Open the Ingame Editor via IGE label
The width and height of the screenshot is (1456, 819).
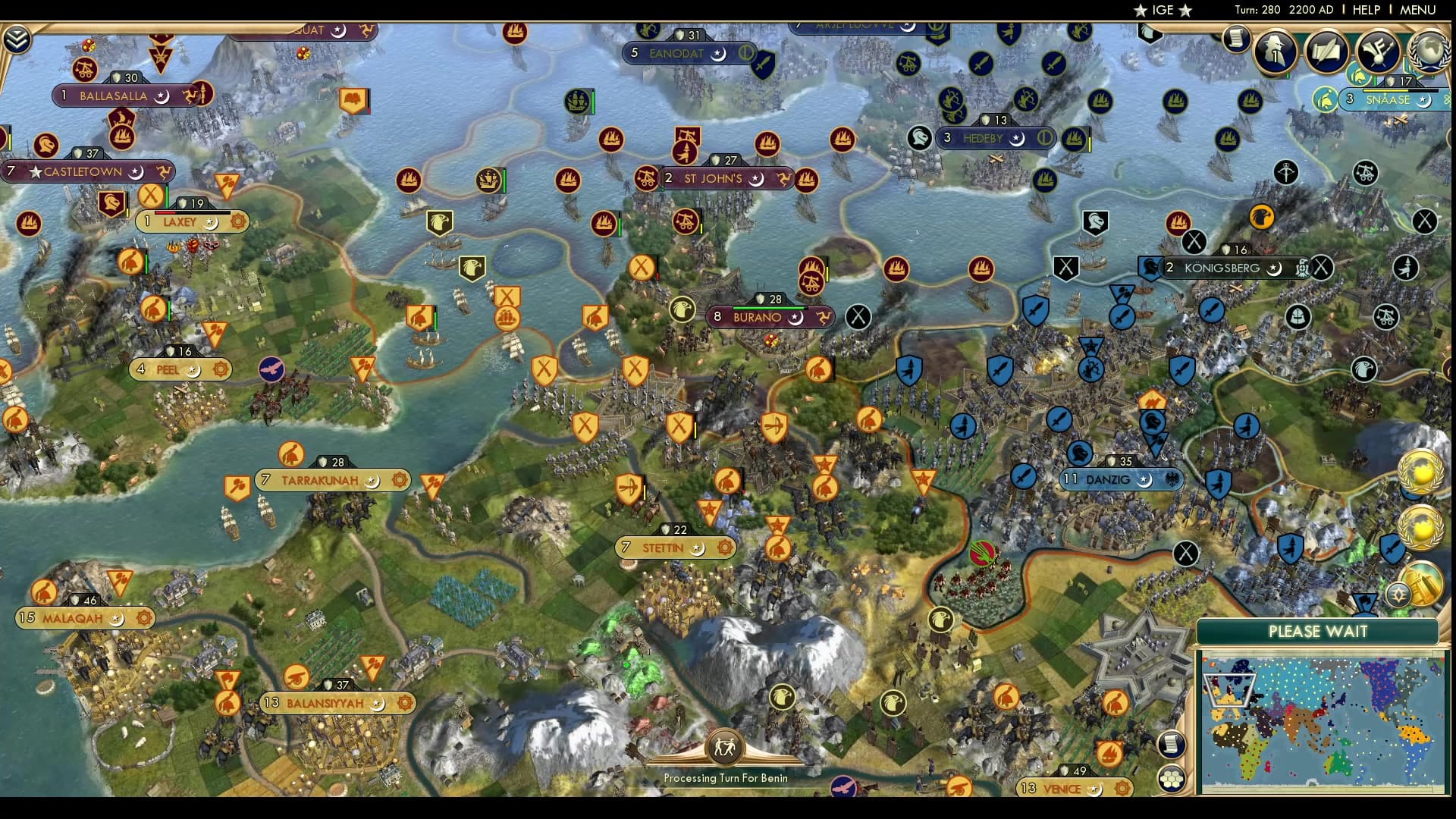[1159, 10]
